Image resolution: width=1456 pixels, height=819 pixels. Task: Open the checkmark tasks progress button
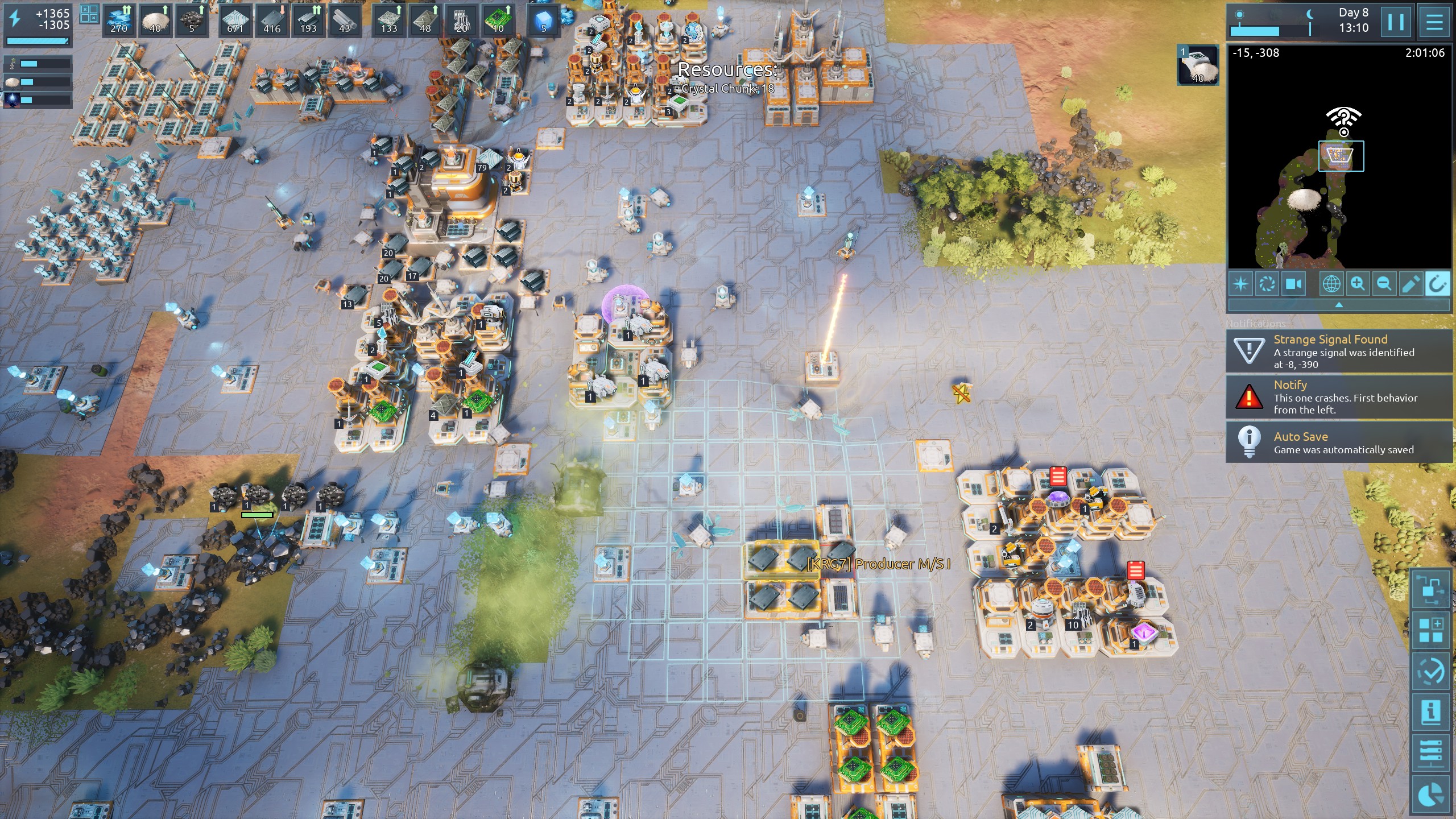coord(1430,672)
